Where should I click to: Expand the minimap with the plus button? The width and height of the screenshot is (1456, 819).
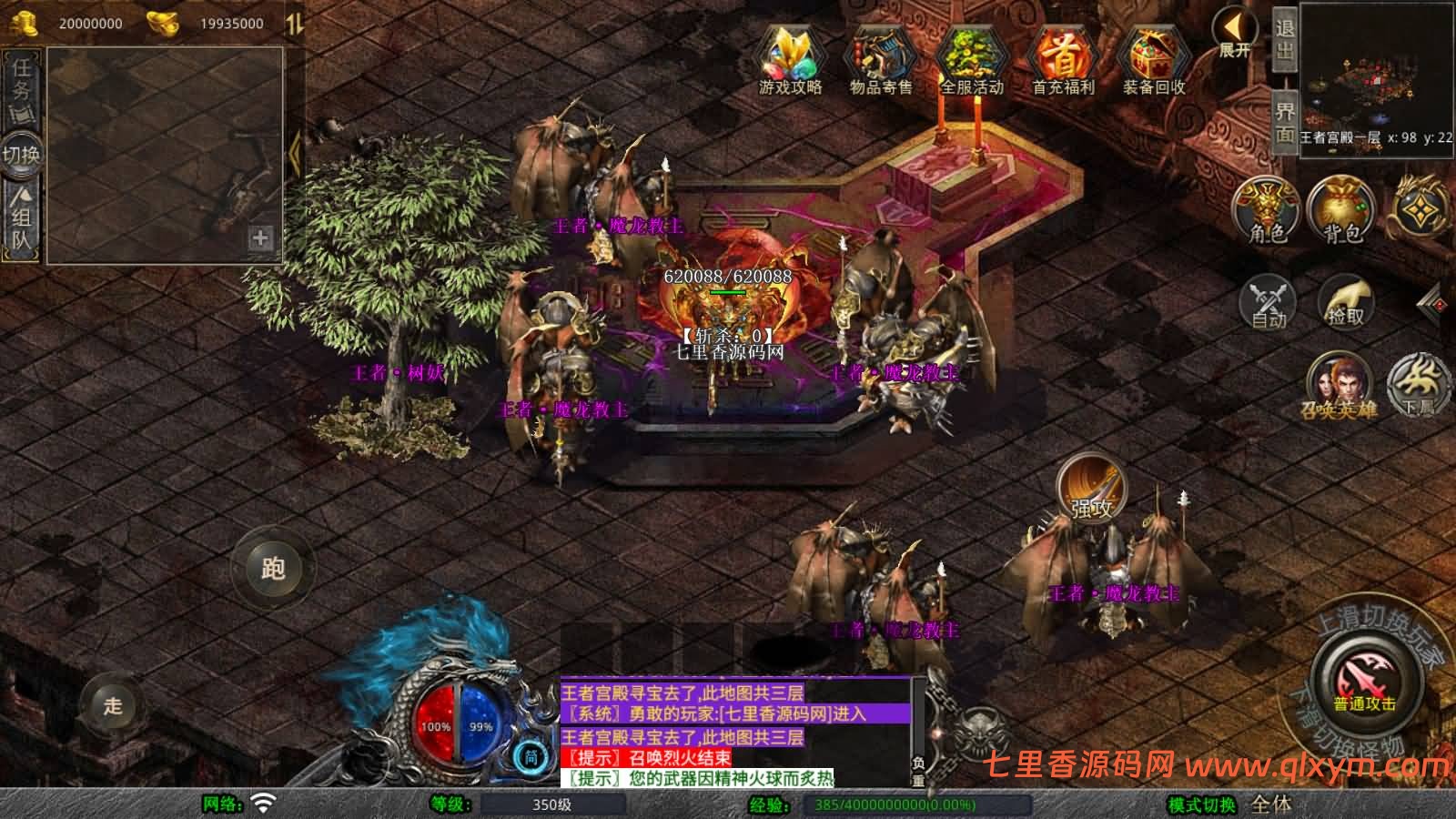click(260, 239)
